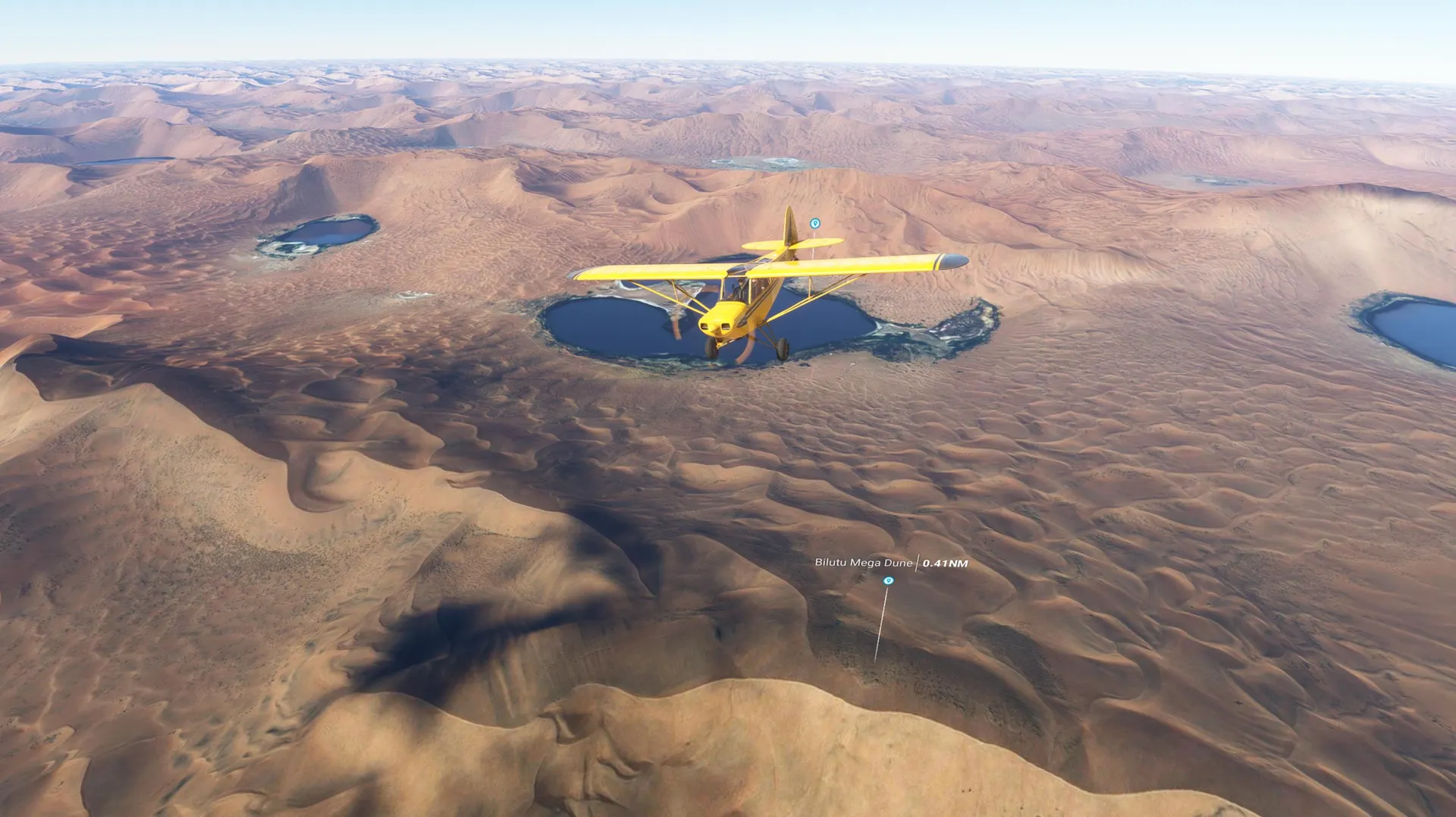Click the Bilutu Mega Dune marker pin
Image resolution: width=1456 pixels, height=817 pixels.
point(888,581)
